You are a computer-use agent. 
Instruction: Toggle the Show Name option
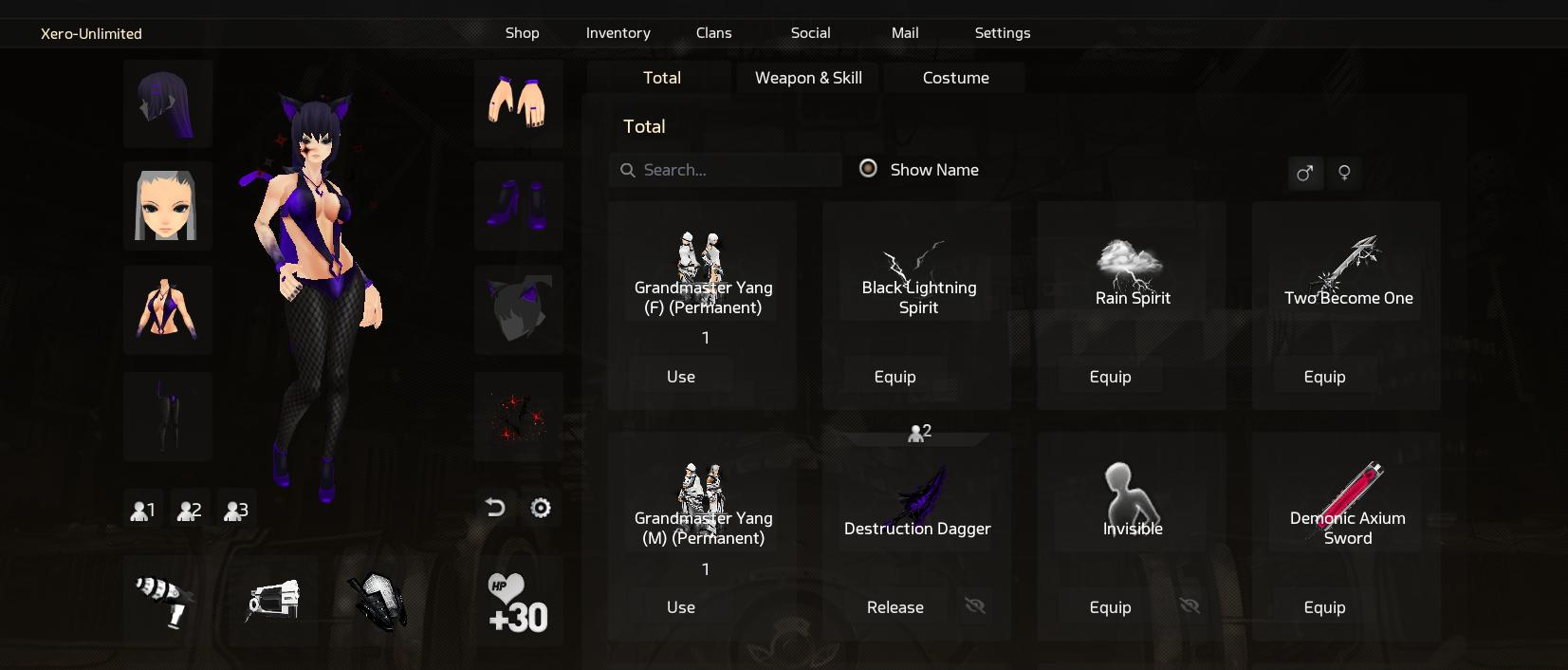pos(868,169)
